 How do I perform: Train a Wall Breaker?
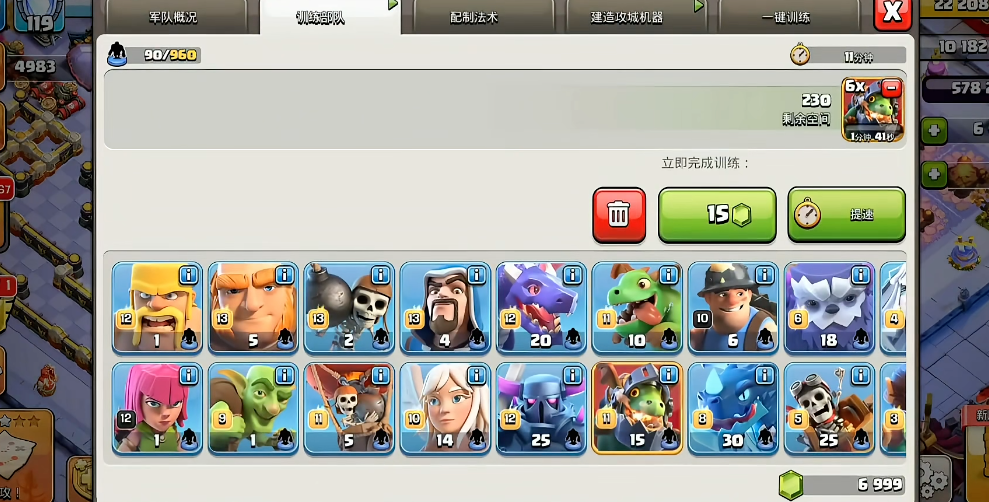[349, 308]
